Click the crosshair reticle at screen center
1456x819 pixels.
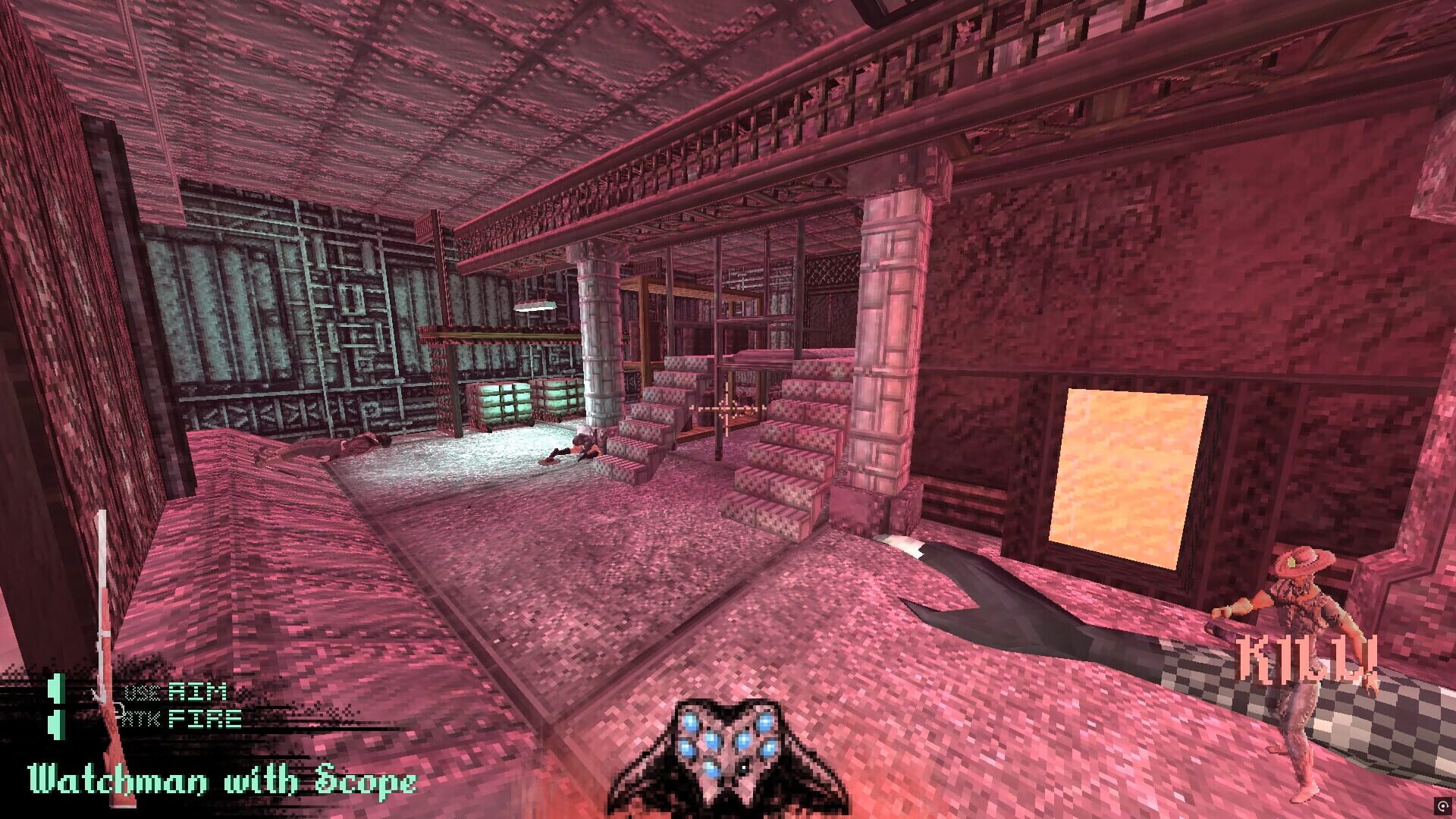(728, 409)
